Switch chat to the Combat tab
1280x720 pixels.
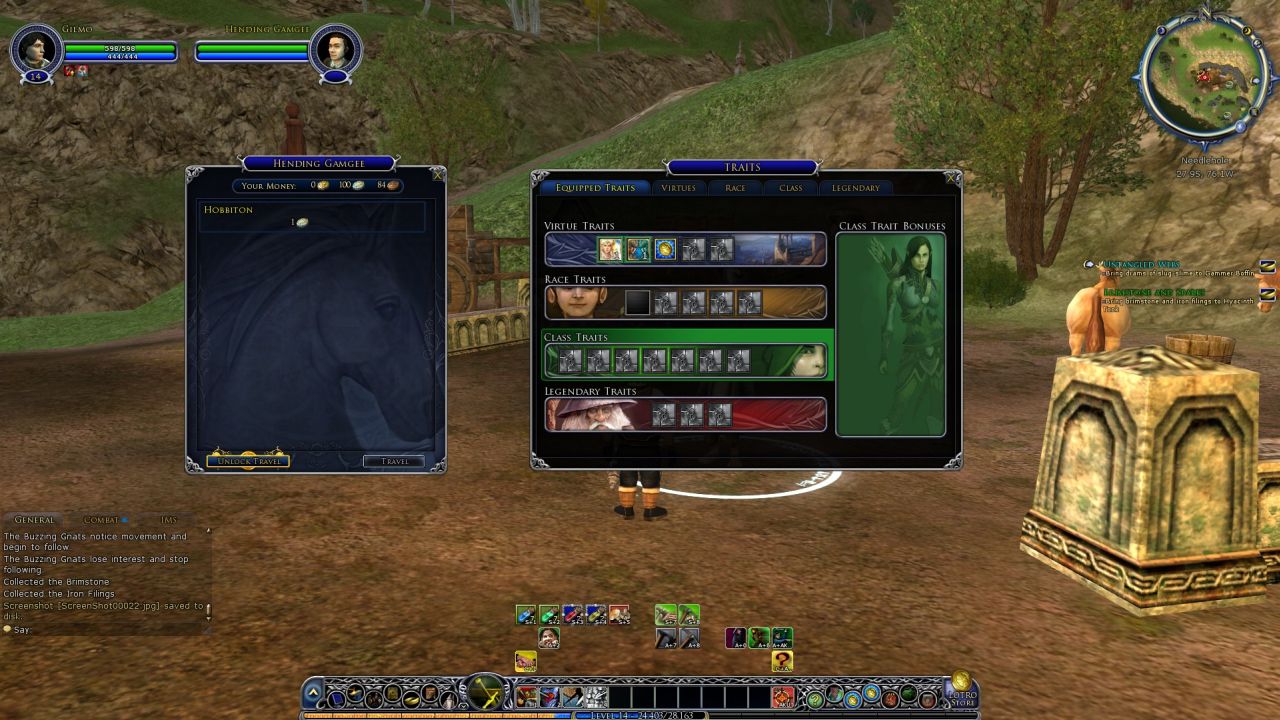tap(101, 520)
